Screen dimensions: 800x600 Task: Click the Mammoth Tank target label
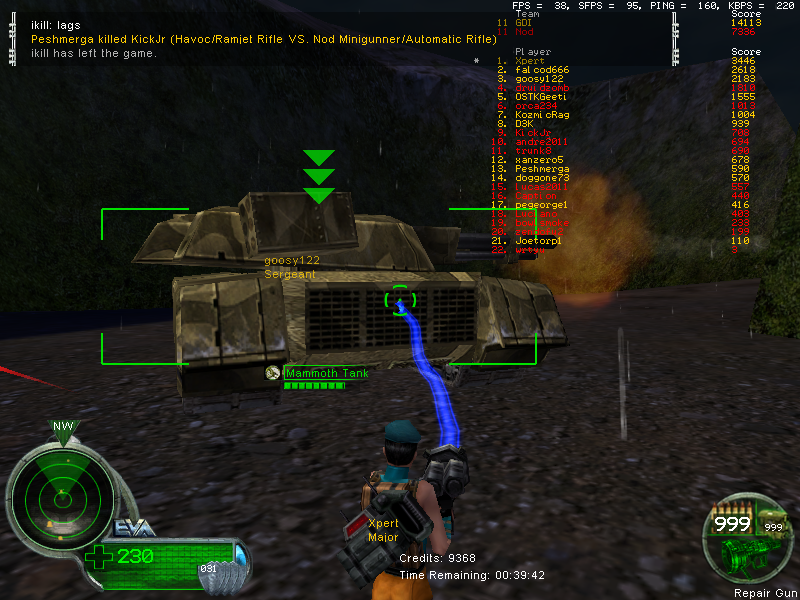point(327,374)
